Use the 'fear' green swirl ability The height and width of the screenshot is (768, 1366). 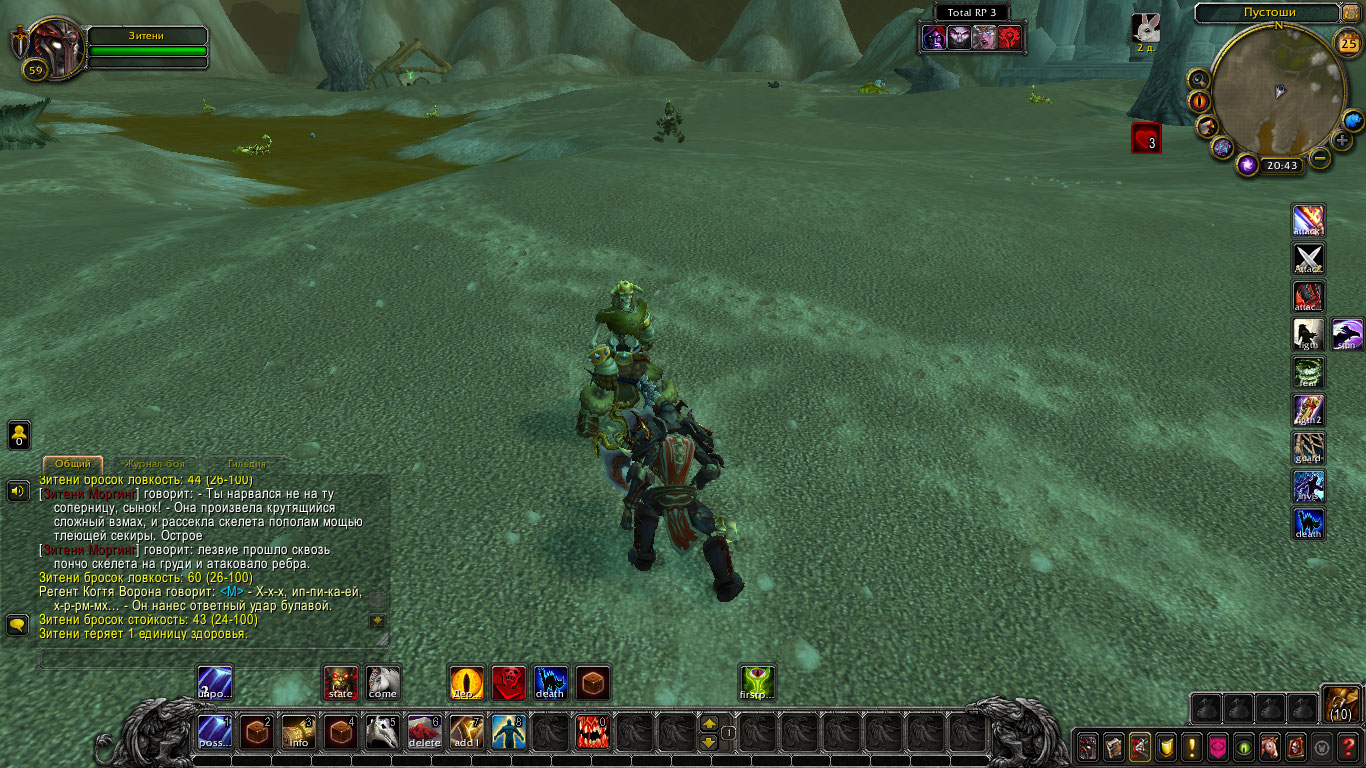(1309, 371)
